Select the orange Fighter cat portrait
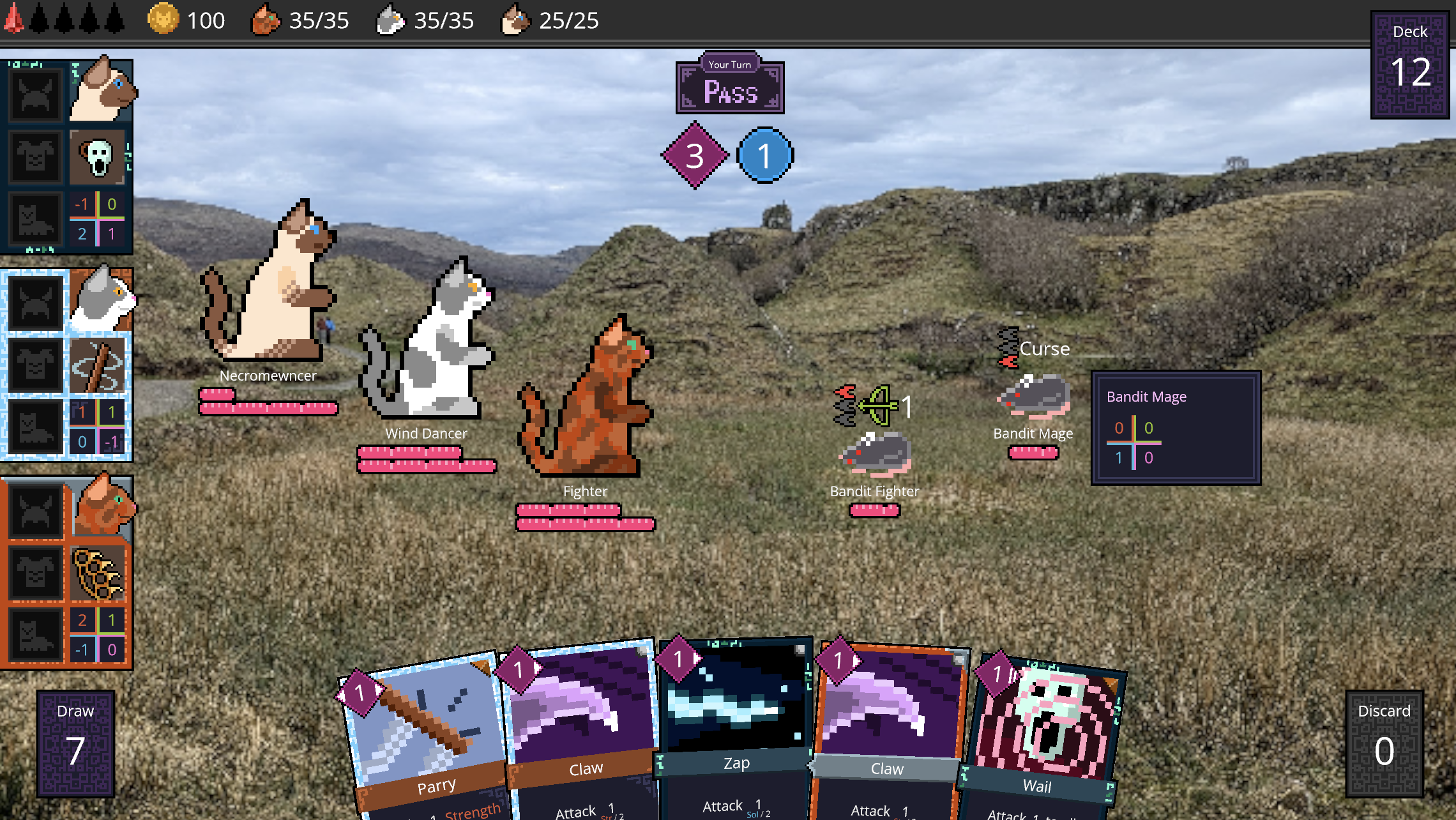1456x820 pixels. [x=102, y=506]
